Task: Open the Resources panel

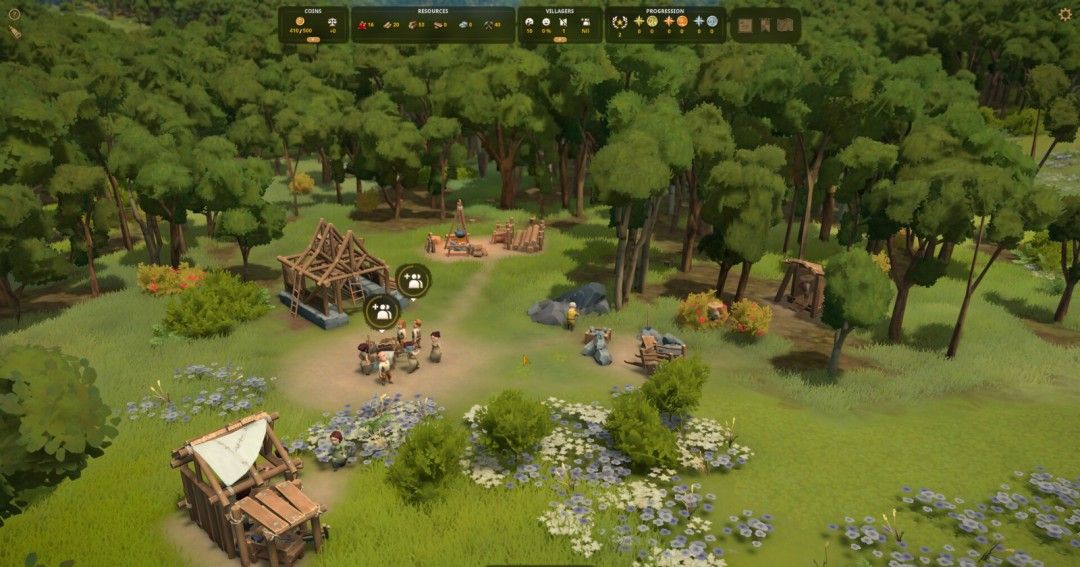Action: 432,11
